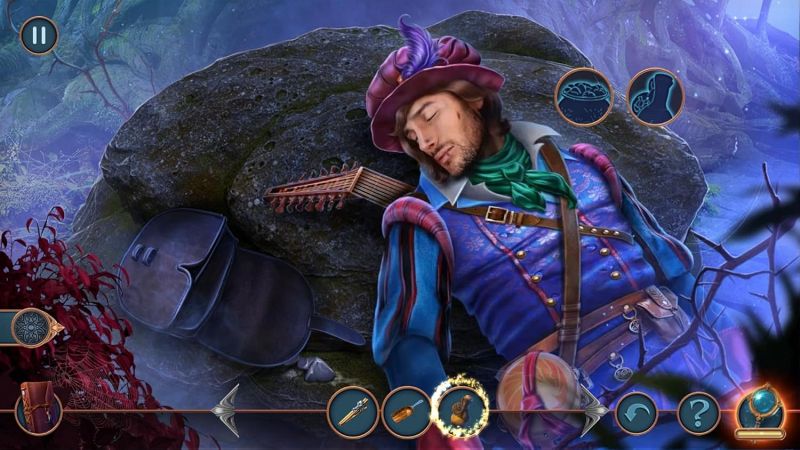
Task: Choose the glowing brown figurine item
Action: [462, 409]
